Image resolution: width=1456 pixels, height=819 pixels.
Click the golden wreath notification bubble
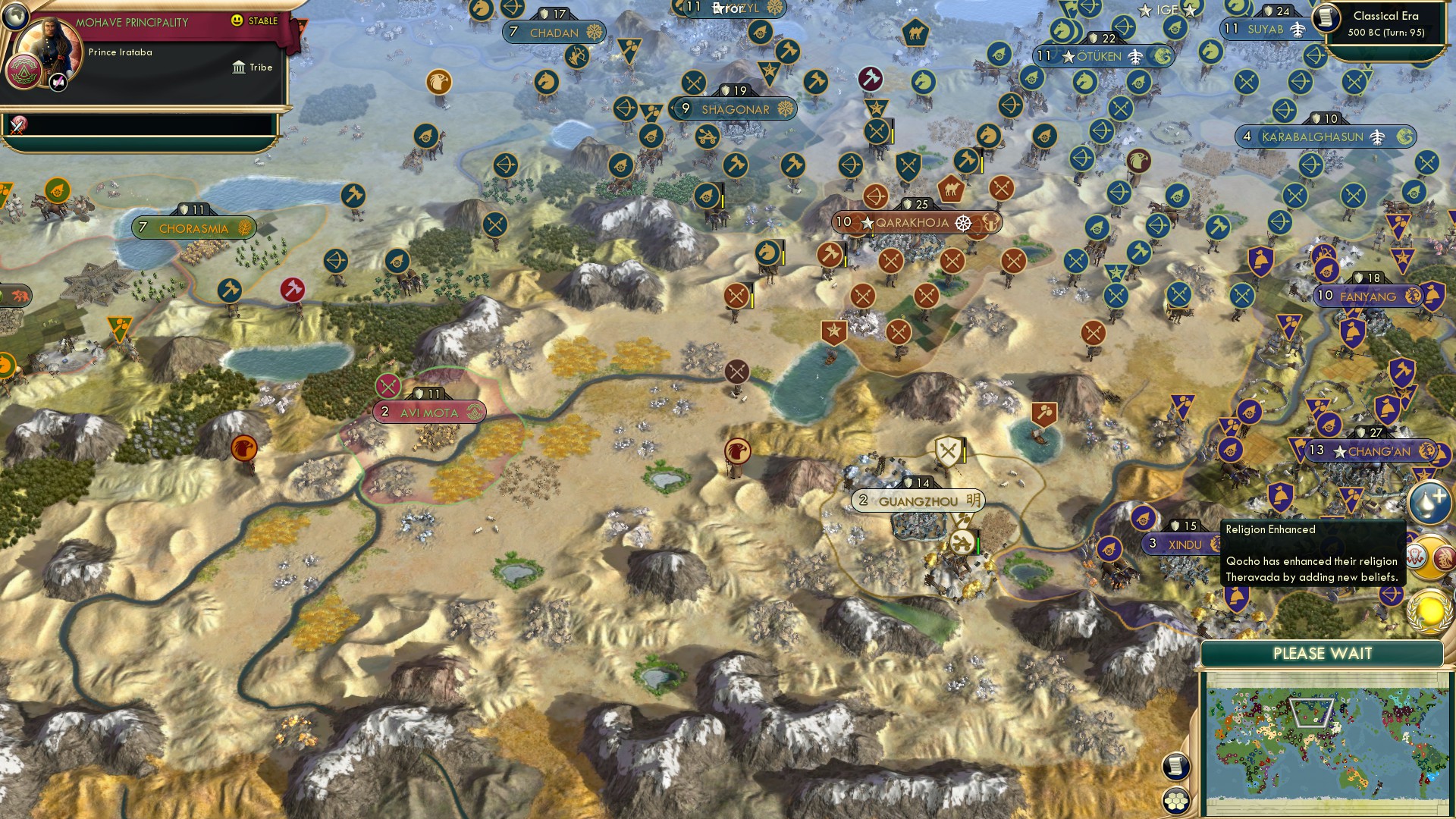point(1429,614)
